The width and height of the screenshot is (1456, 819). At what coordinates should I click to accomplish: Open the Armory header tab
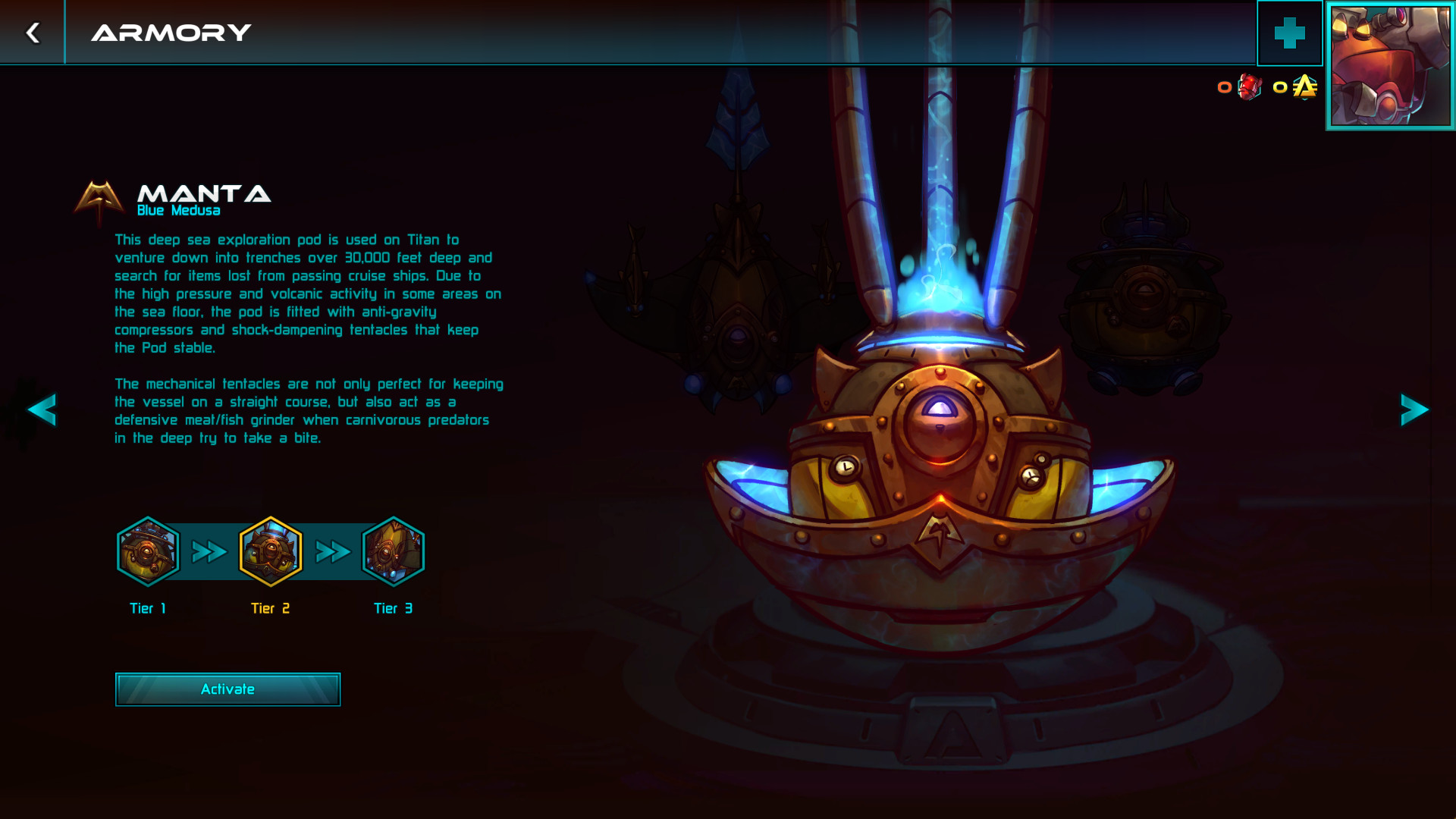171,32
